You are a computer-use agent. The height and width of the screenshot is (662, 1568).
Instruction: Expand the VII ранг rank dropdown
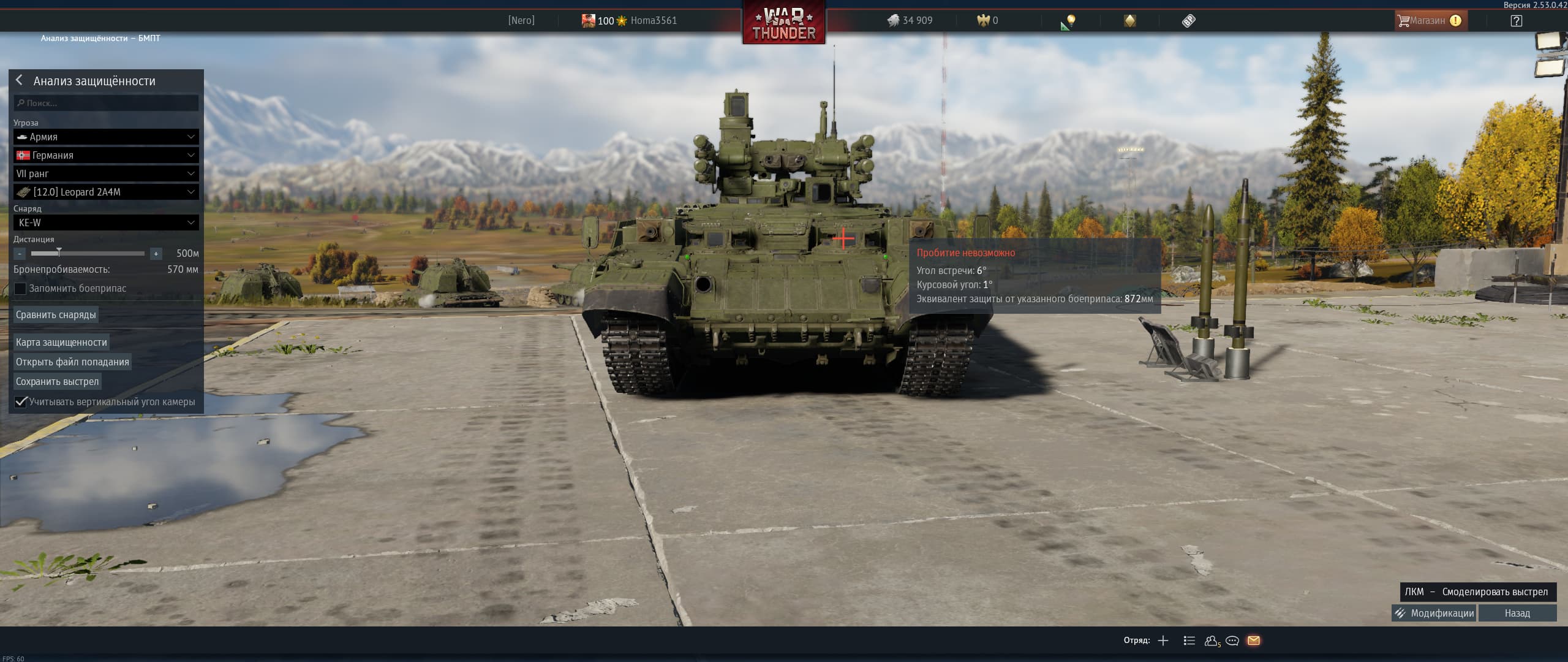(107, 173)
